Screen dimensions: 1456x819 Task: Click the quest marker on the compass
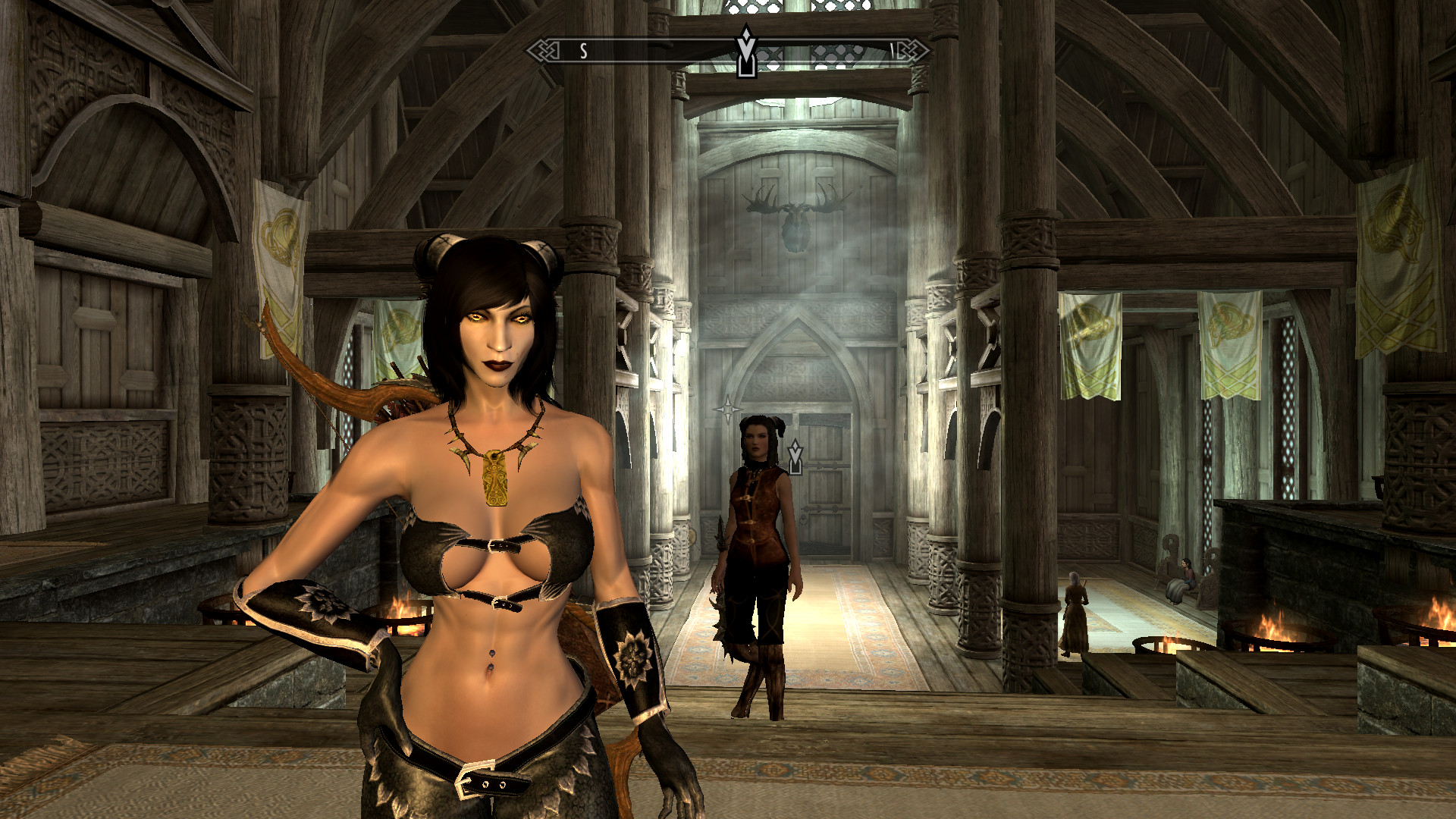[x=746, y=52]
